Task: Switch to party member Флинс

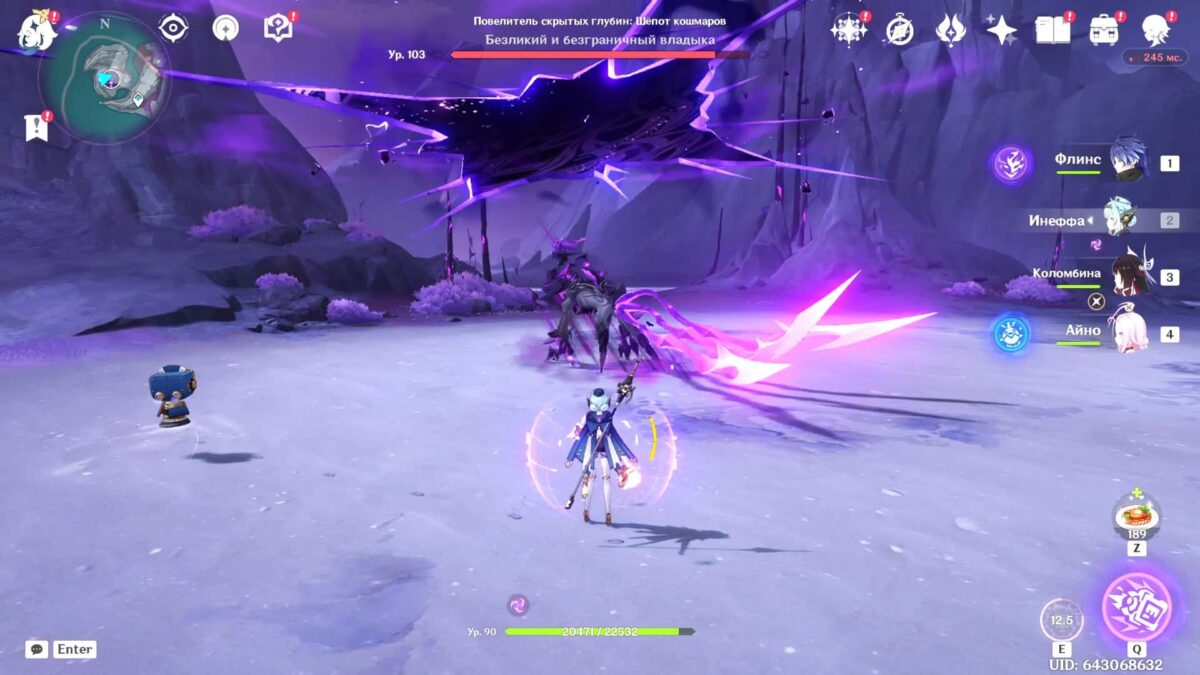Action: 1125,162
